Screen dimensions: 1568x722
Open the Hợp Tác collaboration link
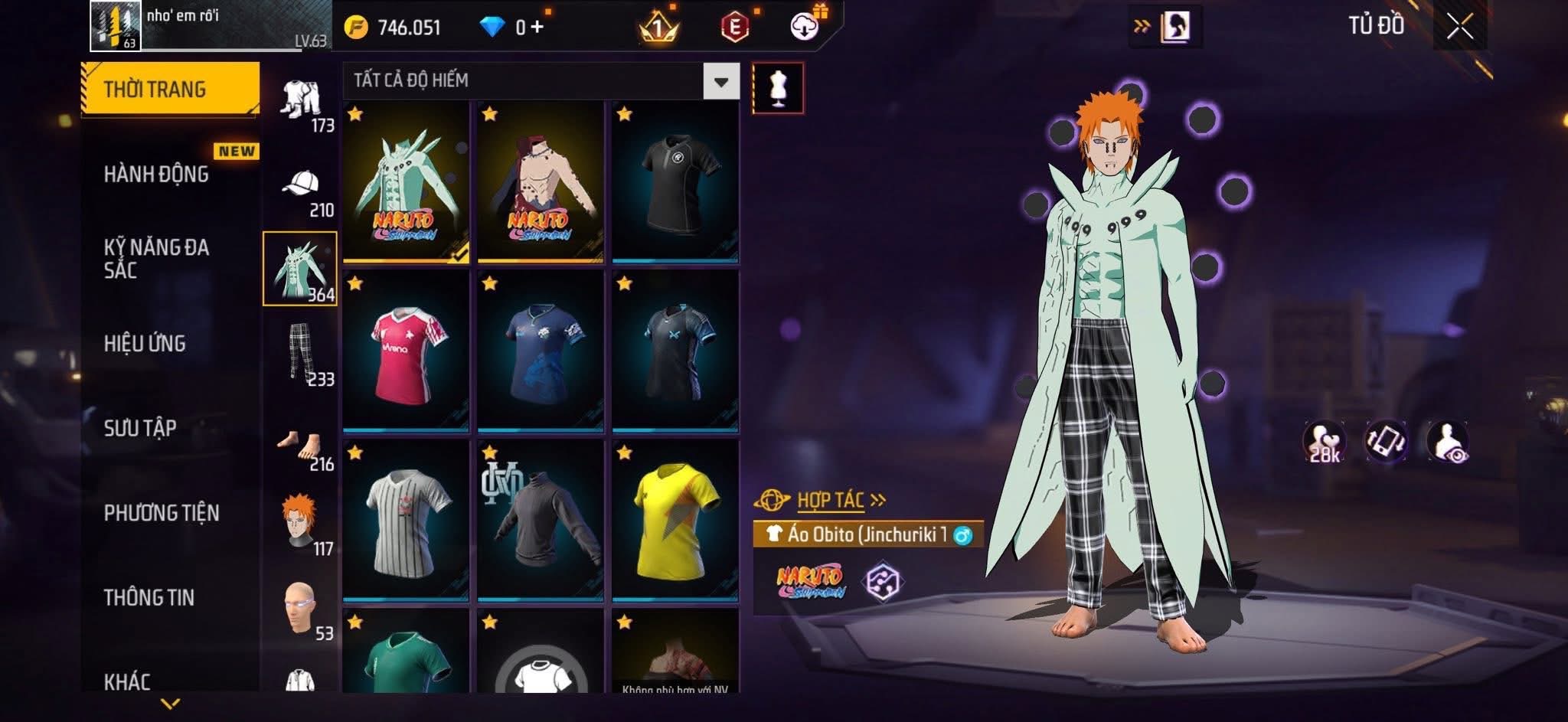[831, 501]
